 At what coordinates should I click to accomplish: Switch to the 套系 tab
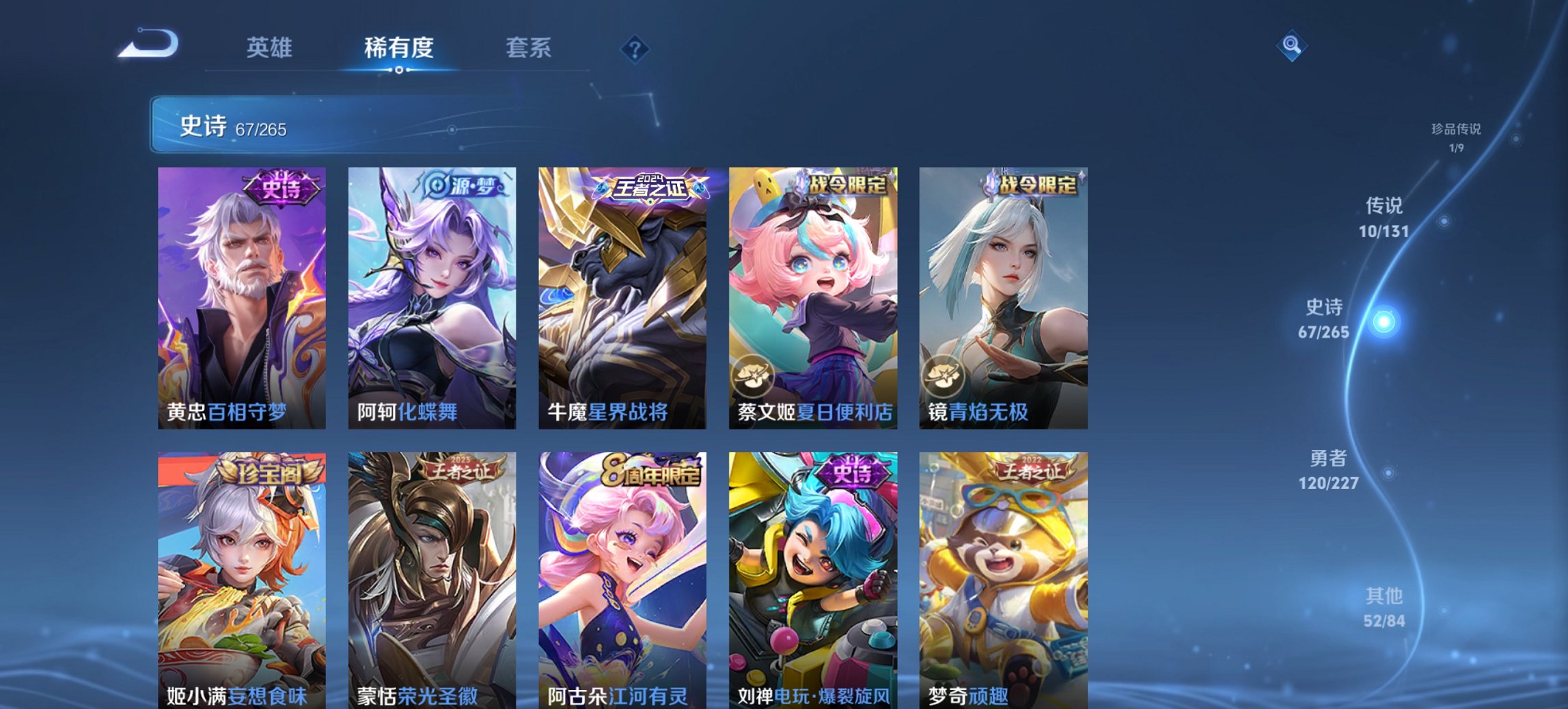(x=529, y=48)
